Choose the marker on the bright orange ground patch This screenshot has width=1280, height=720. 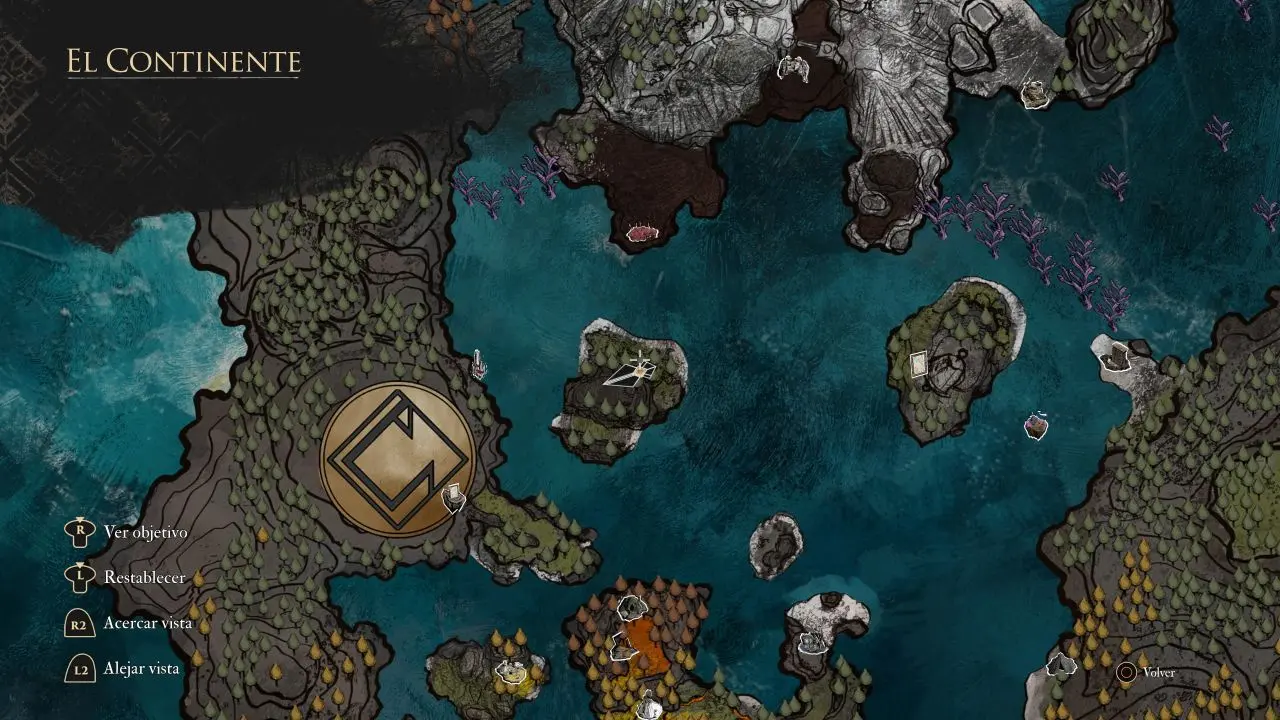[622, 648]
